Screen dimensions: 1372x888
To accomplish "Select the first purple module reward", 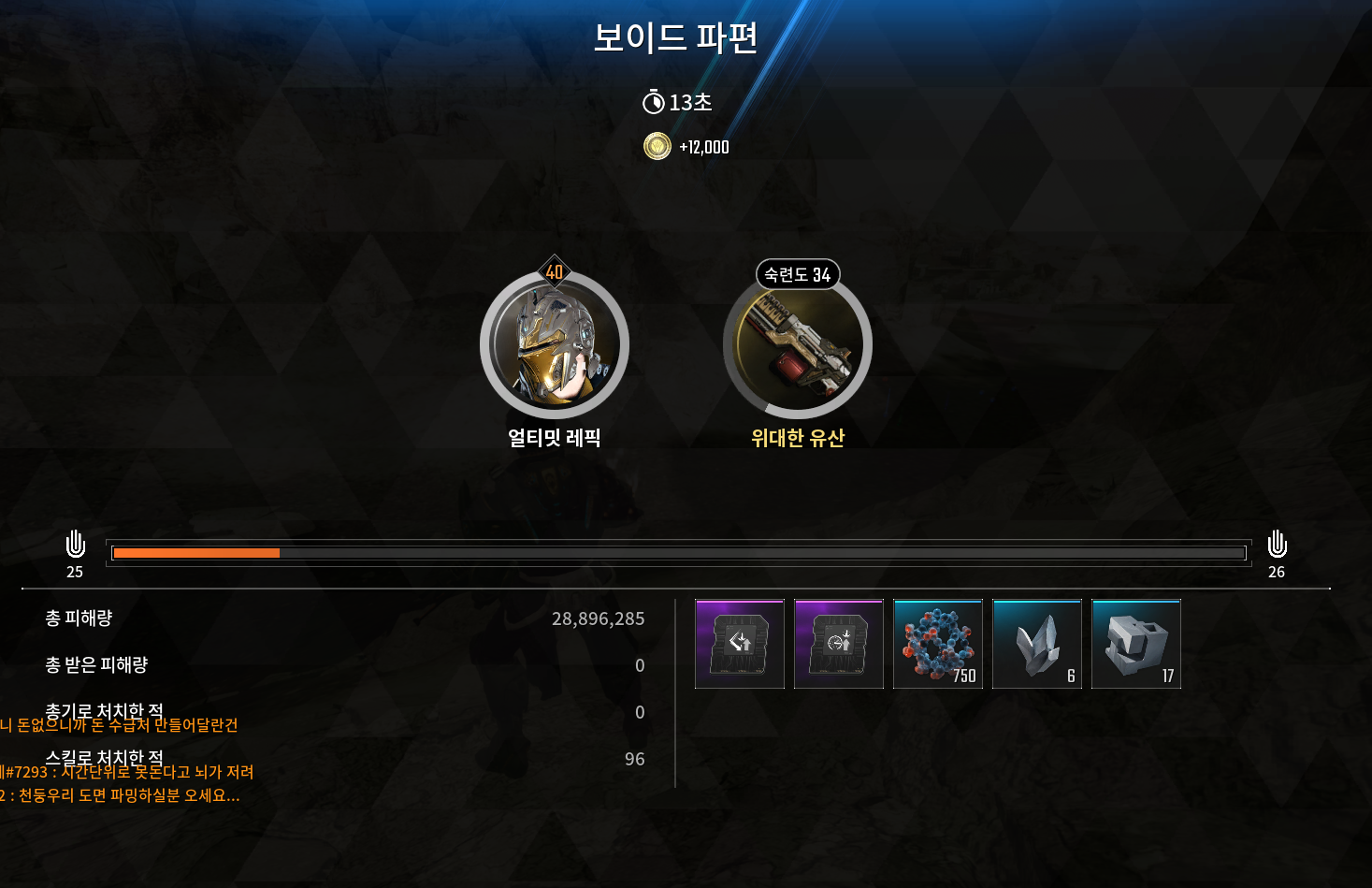I will tap(739, 644).
